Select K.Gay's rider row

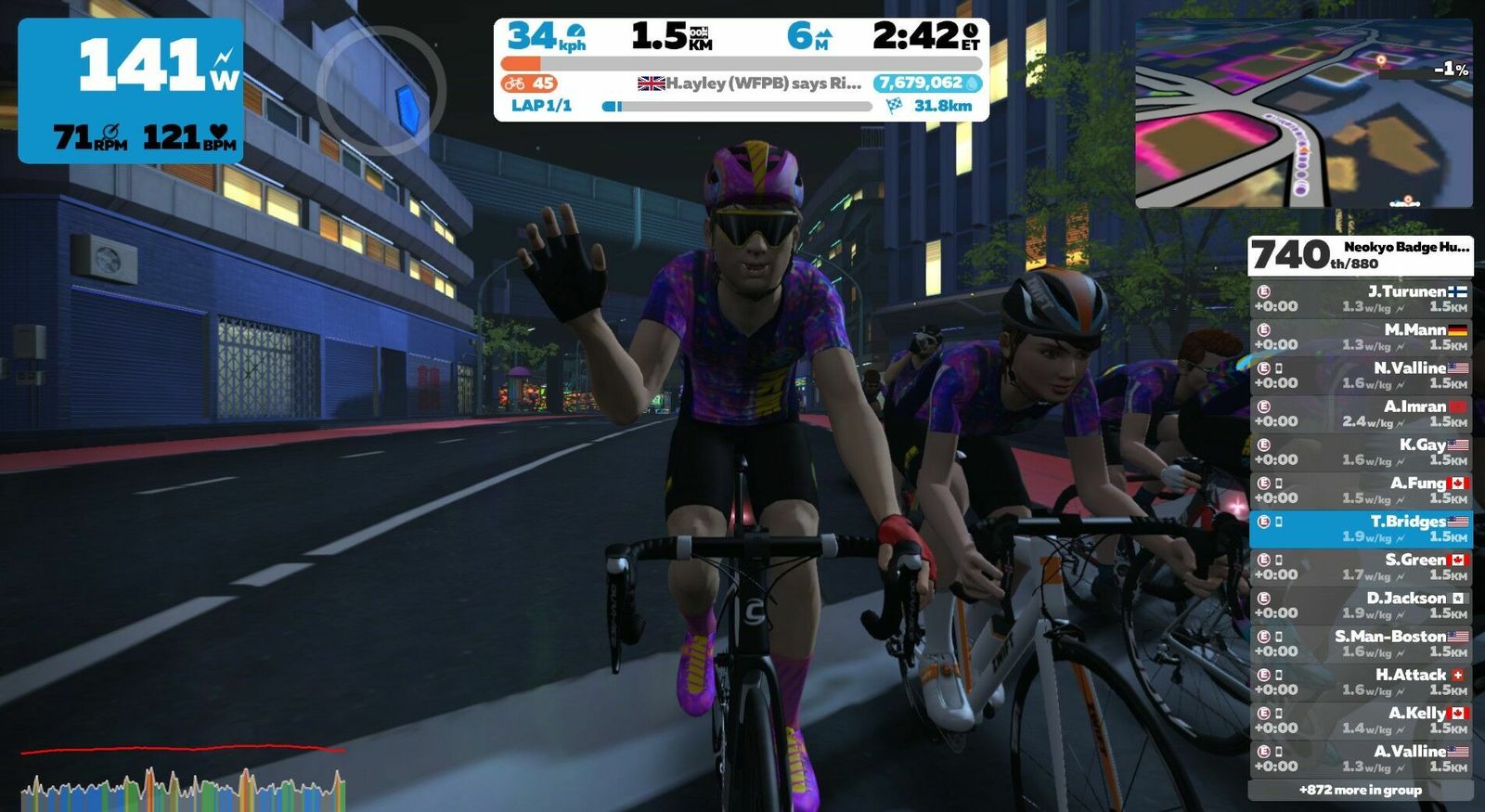point(1360,452)
